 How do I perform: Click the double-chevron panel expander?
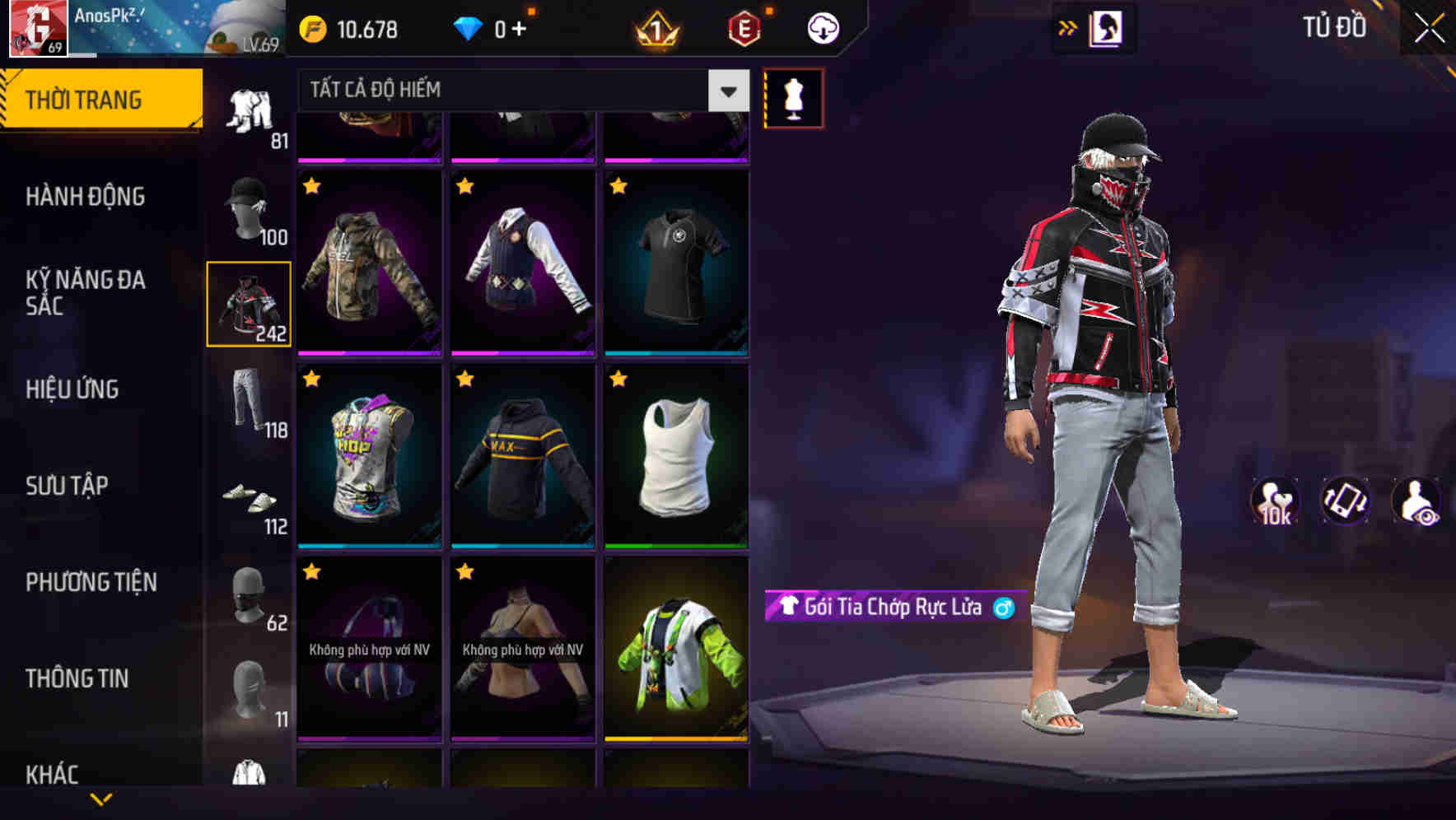(1068, 27)
